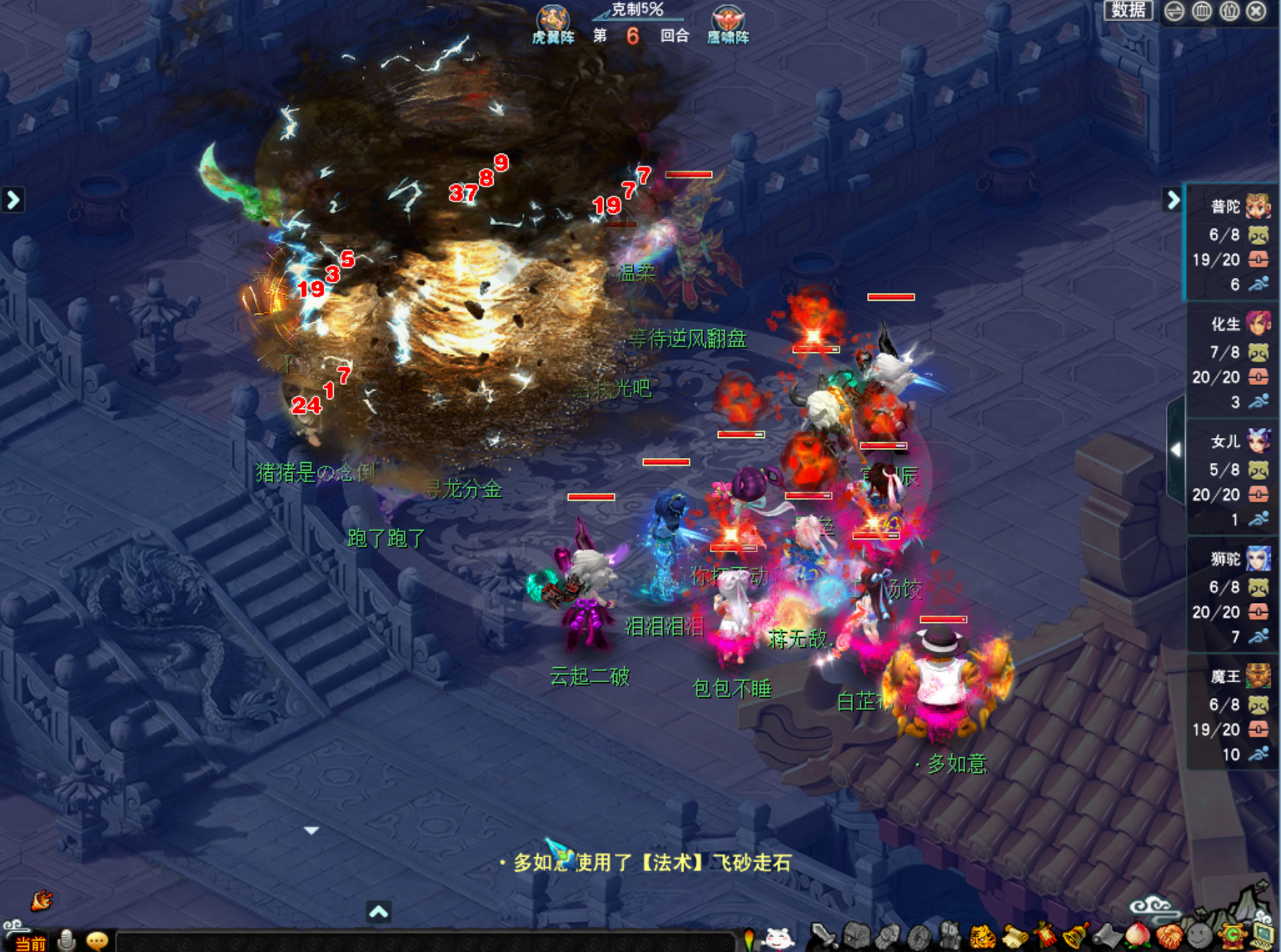This screenshot has height=952, width=1281.
Task: Switch the 当前 chat channel
Action: [30, 942]
